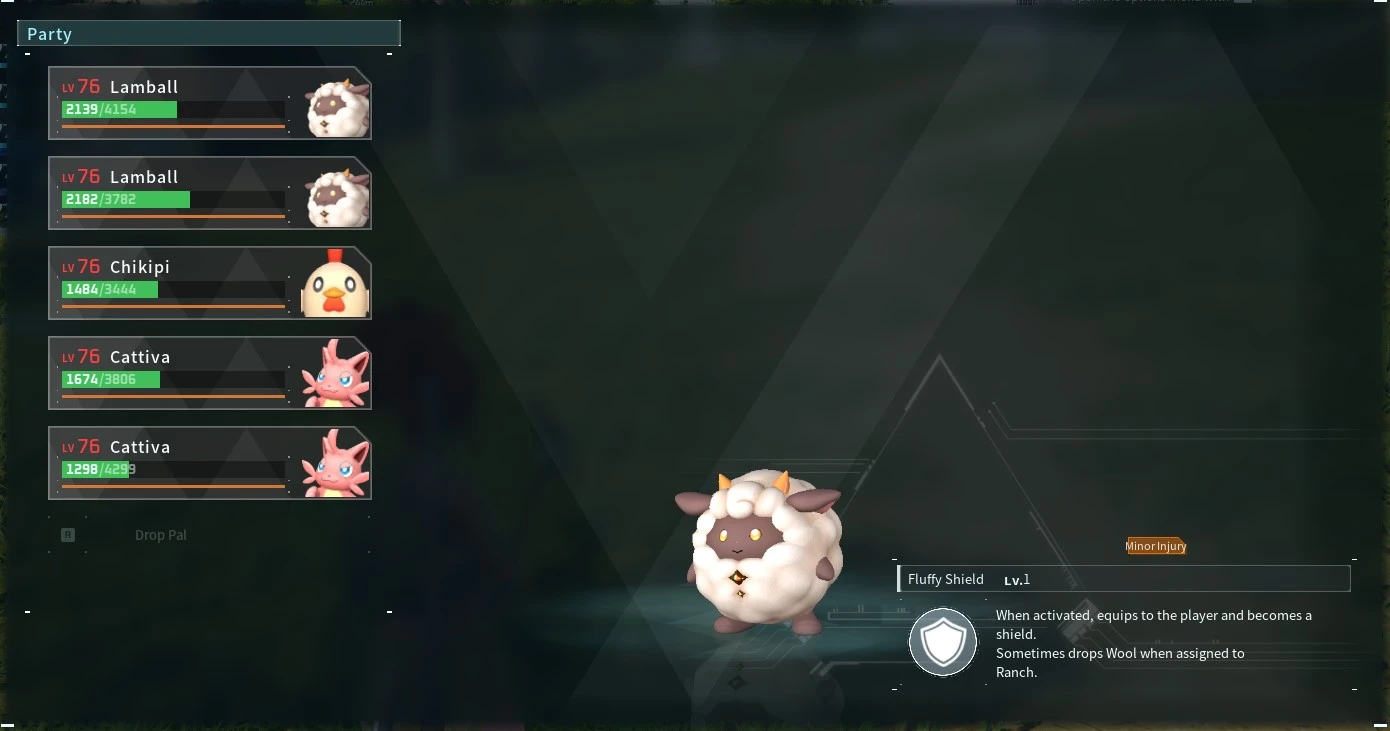Image resolution: width=1390 pixels, height=731 pixels.
Task: Select the Lamball with 2139/4154 HP
Action: [x=209, y=103]
